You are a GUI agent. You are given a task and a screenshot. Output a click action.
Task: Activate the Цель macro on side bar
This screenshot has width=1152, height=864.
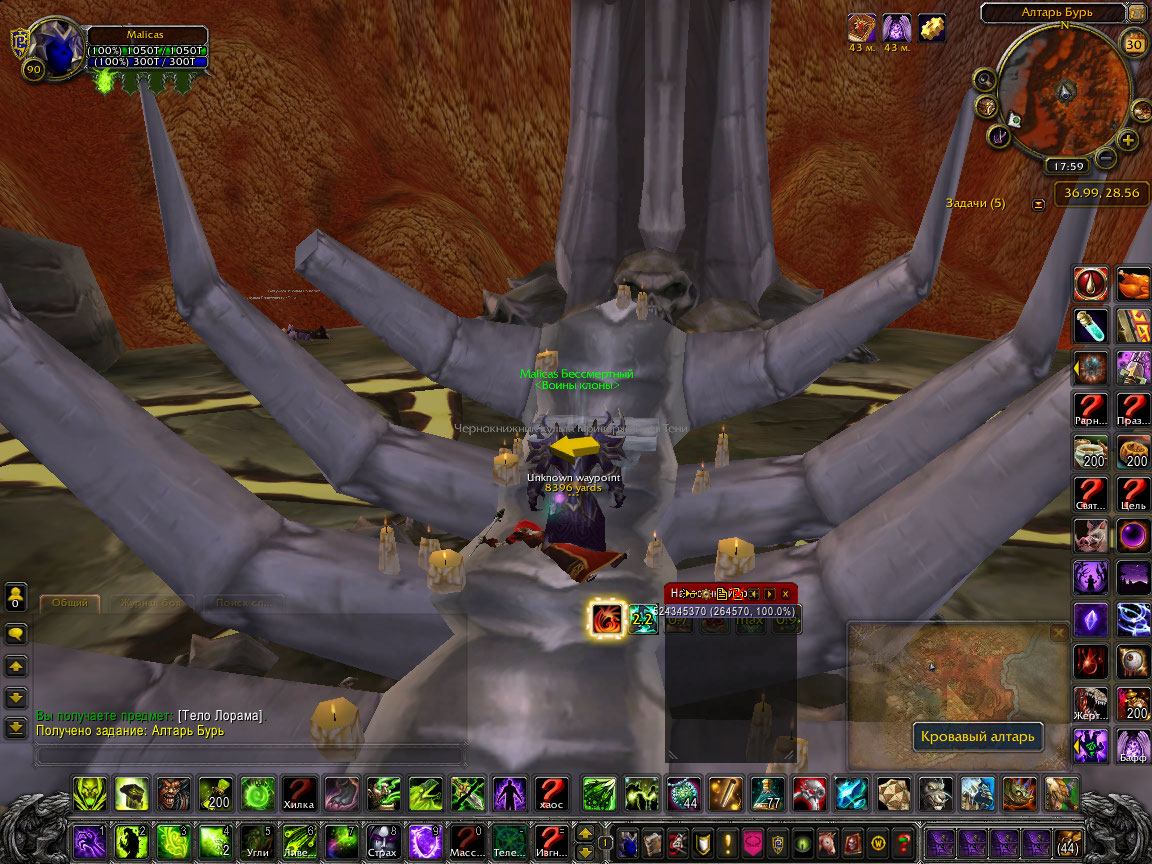click(1133, 494)
